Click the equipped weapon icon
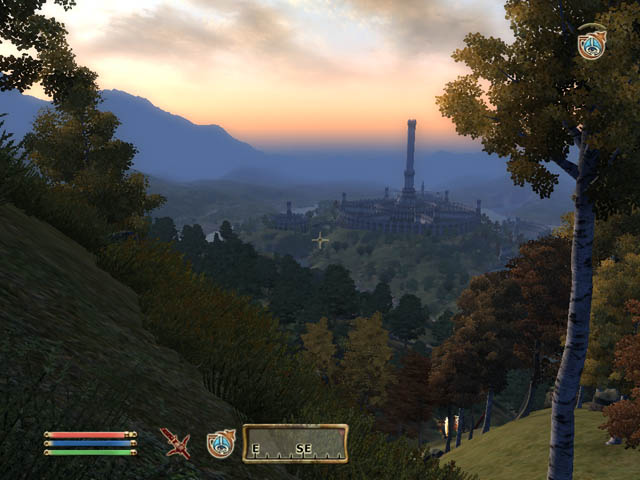The width and height of the screenshot is (640, 480). (x=175, y=443)
